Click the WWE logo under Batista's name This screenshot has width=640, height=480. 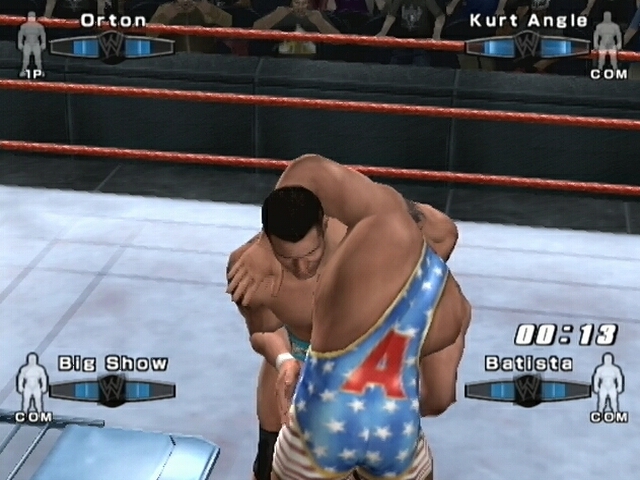[527, 388]
